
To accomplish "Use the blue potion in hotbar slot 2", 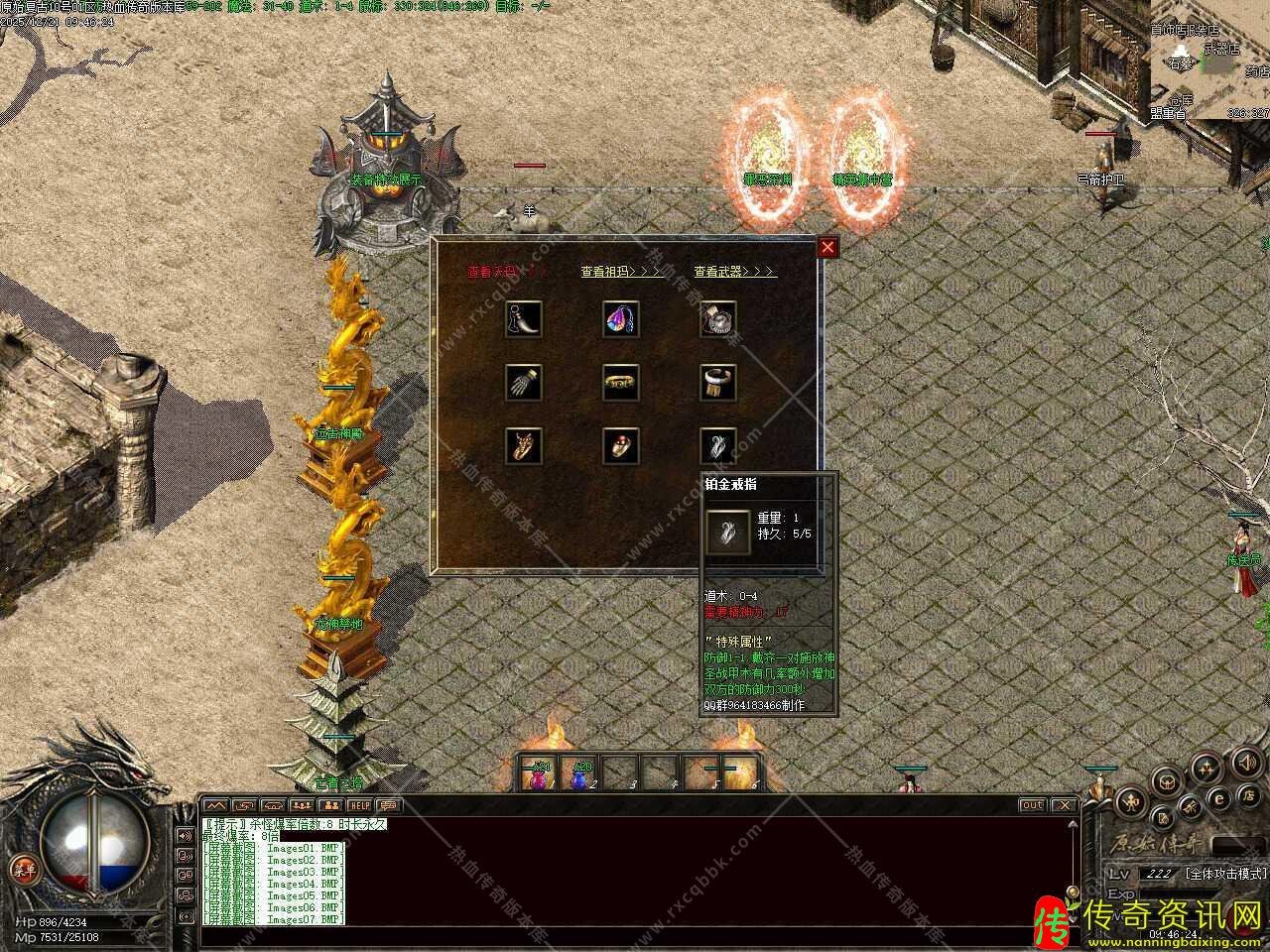I will click(580, 773).
